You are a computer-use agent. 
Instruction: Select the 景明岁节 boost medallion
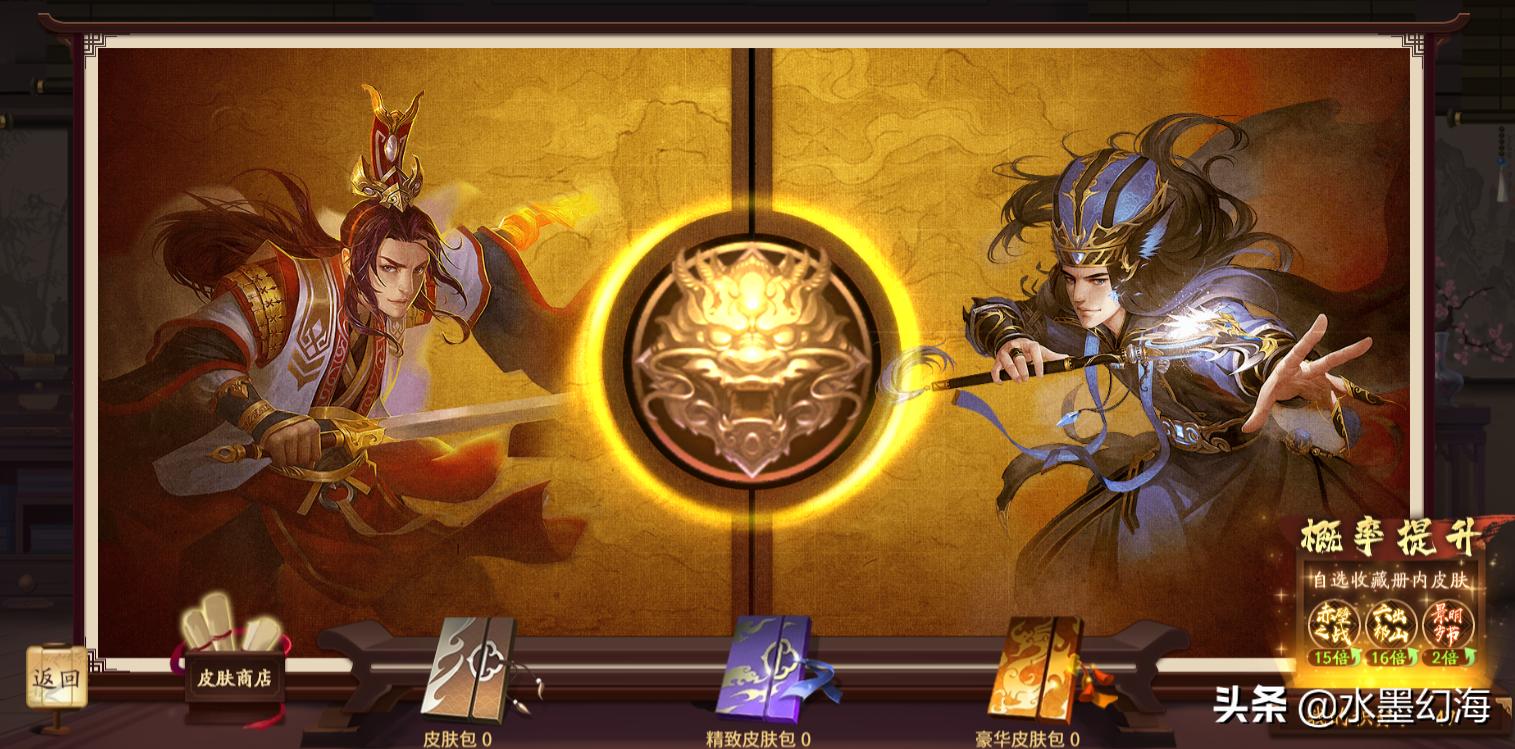(x=1446, y=622)
